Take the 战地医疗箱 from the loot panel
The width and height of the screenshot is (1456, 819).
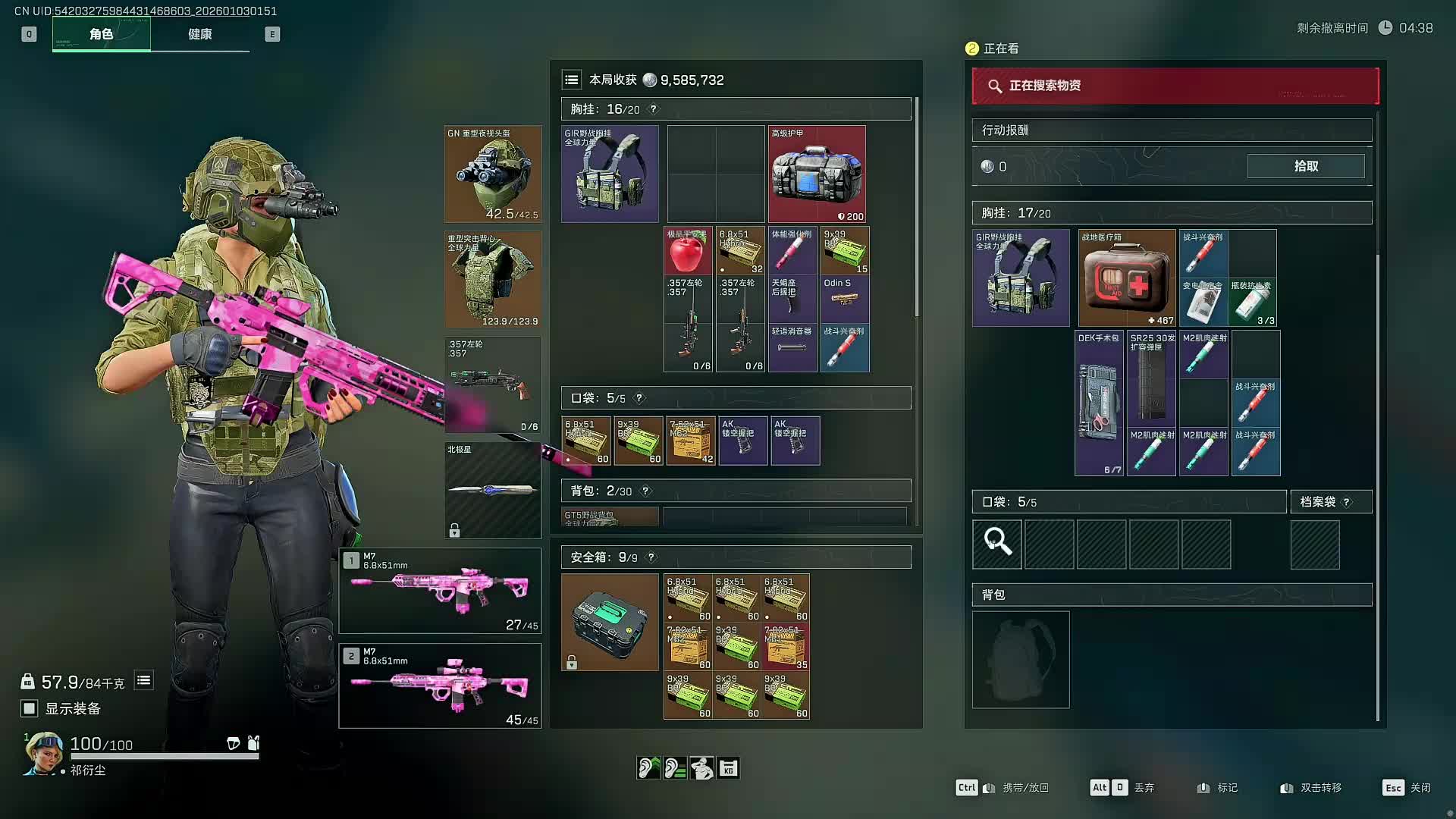(x=1126, y=278)
